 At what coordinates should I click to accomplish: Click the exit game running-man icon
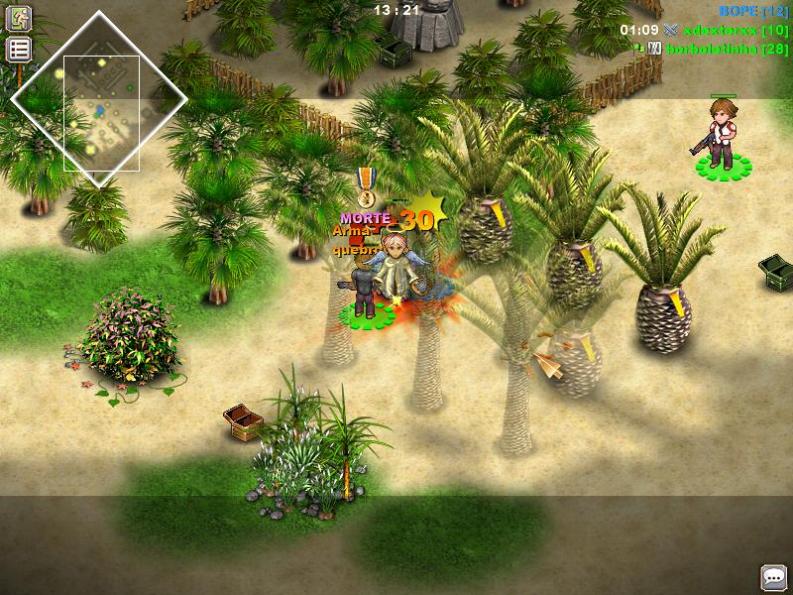point(18,18)
